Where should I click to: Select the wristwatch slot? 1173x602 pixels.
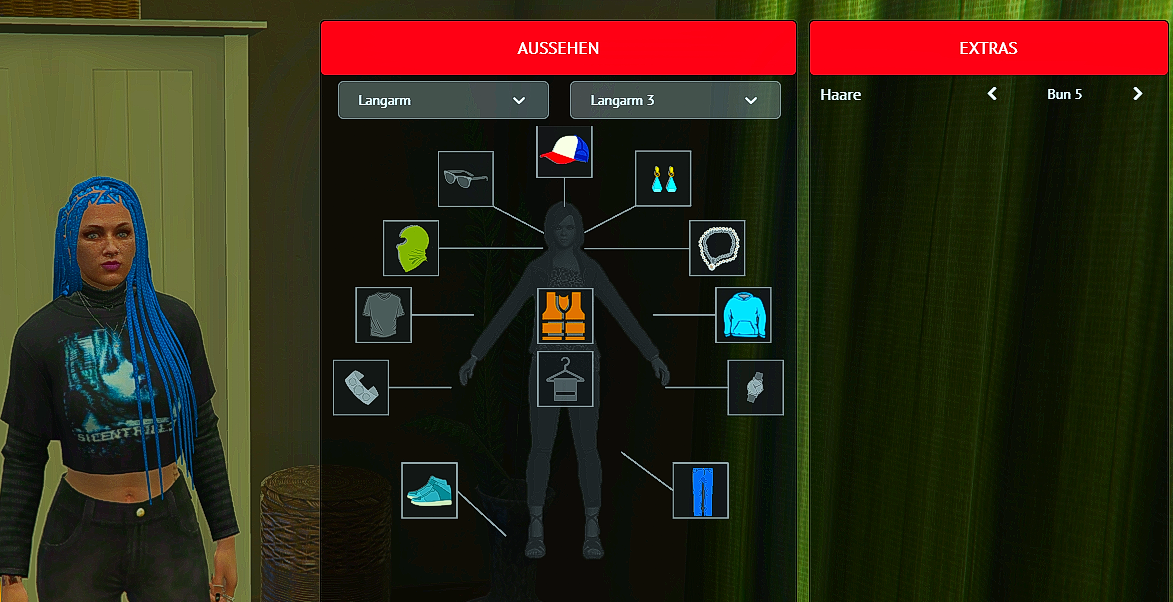pos(756,388)
